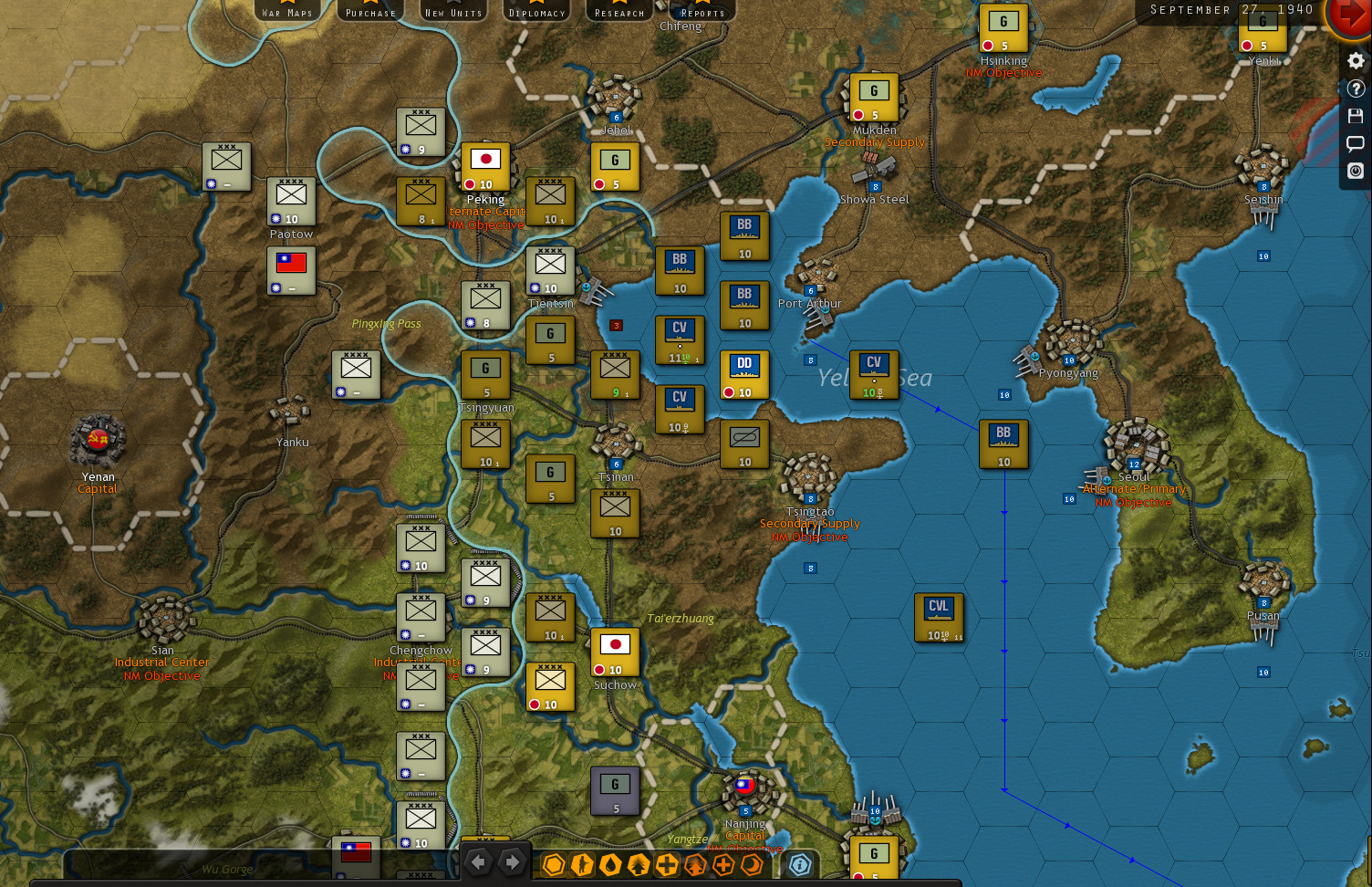Open the Diplomacy menu
Screen dimensions: 1372x887
coord(536,12)
